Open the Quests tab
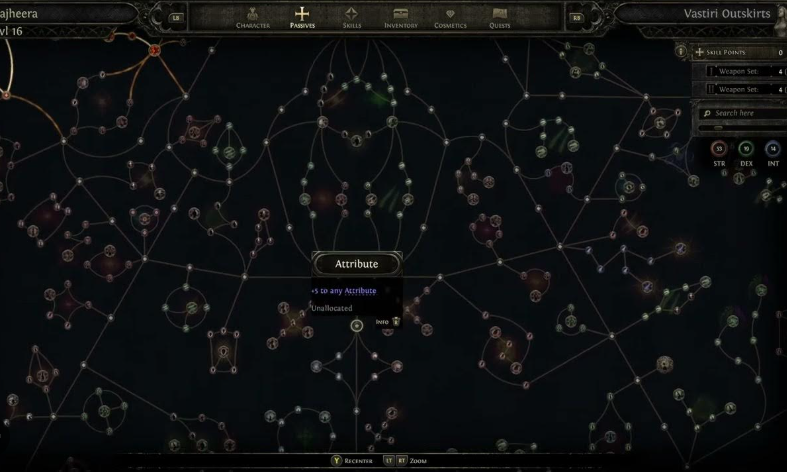Screen dimensions: 787x472 coord(500,17)
